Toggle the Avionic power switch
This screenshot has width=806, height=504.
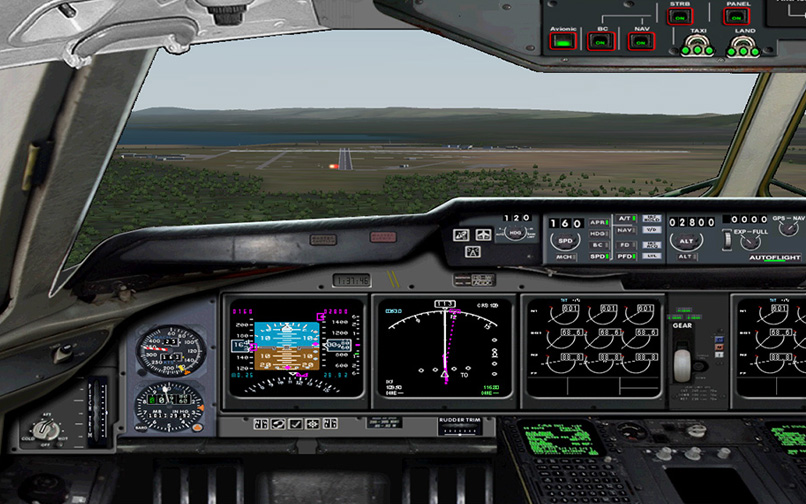point(563,42)
